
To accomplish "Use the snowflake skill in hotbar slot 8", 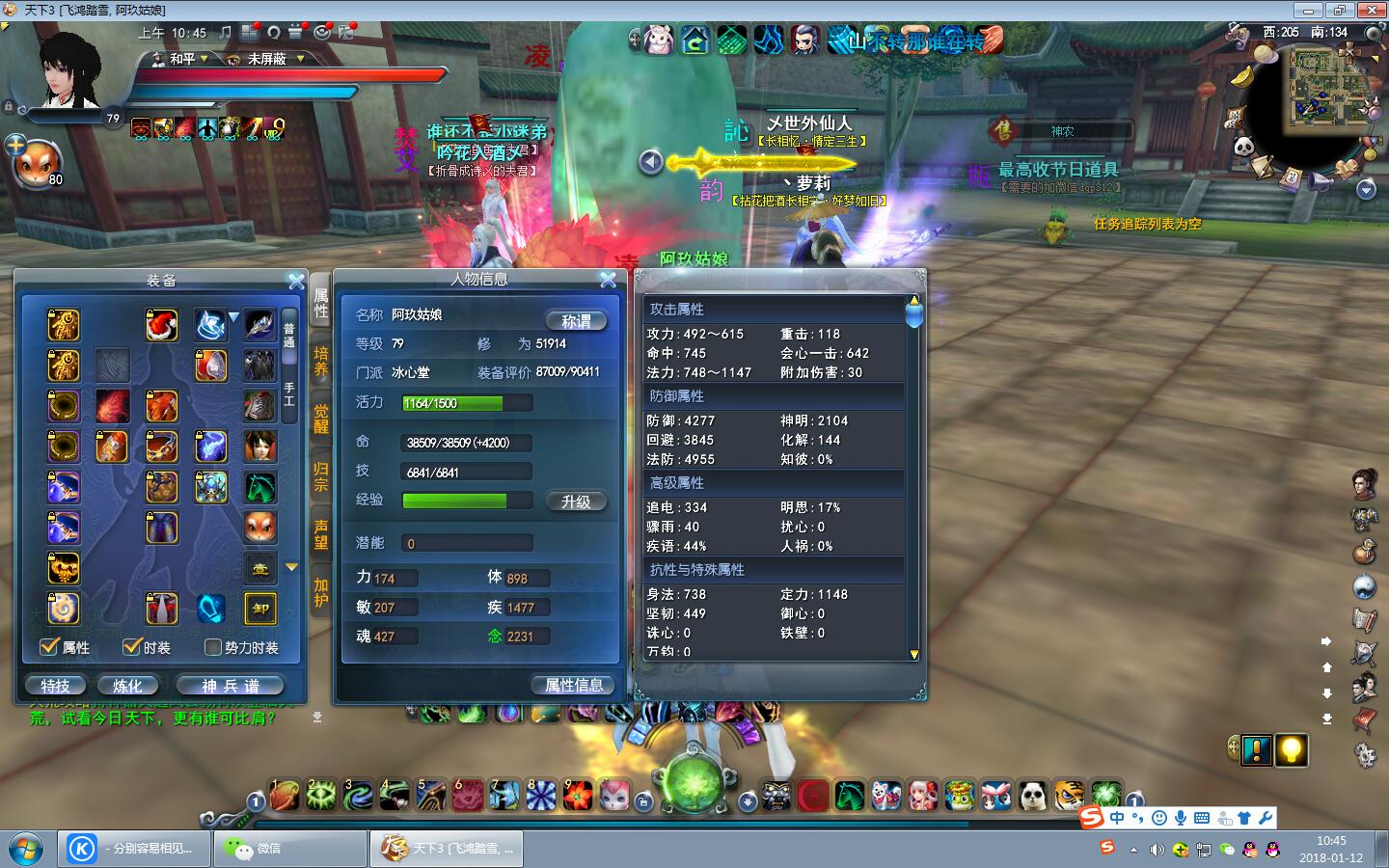I will click(540, 796).
